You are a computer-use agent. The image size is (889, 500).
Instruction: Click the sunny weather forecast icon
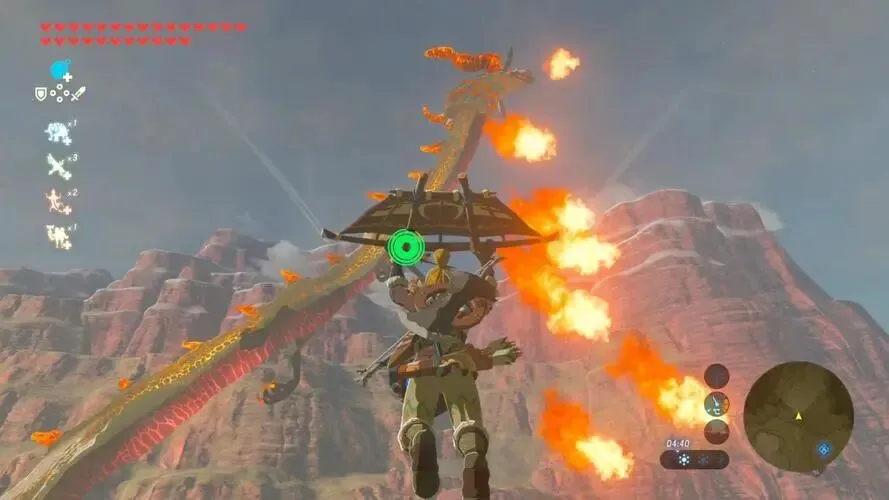pyautogui.click(x=683, y=460)
